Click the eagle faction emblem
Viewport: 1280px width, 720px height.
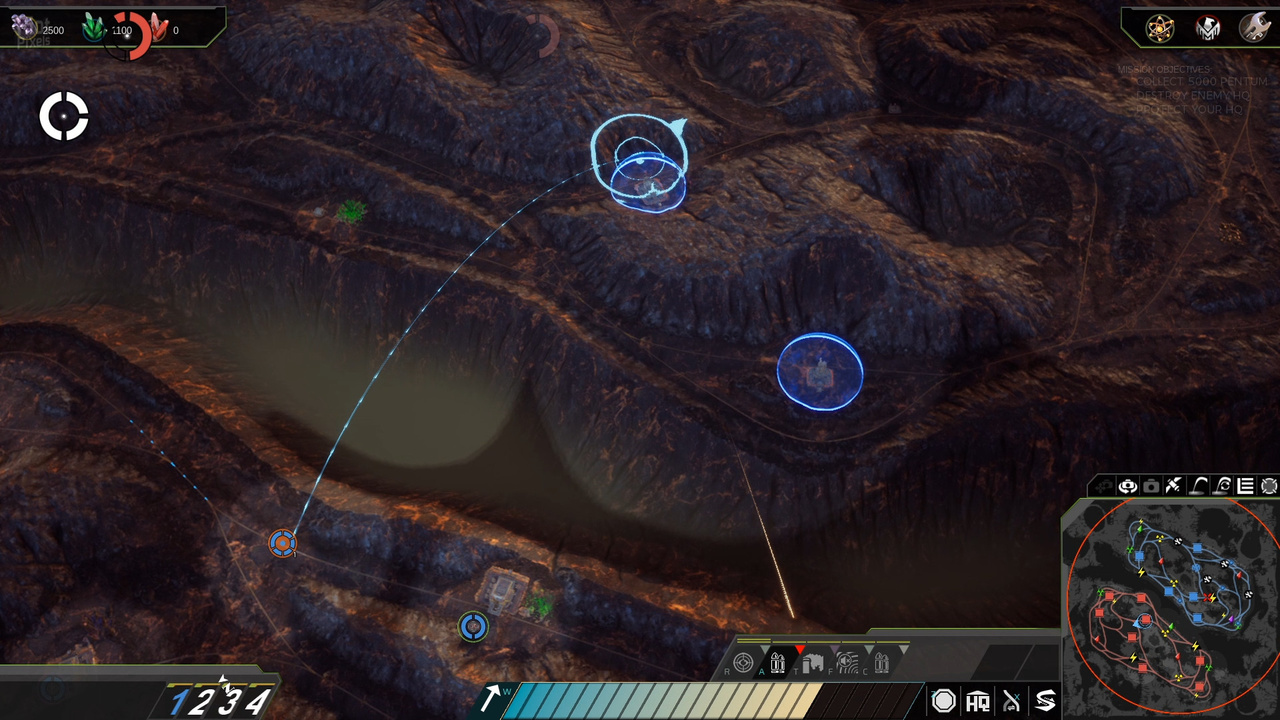point(1208,28)
